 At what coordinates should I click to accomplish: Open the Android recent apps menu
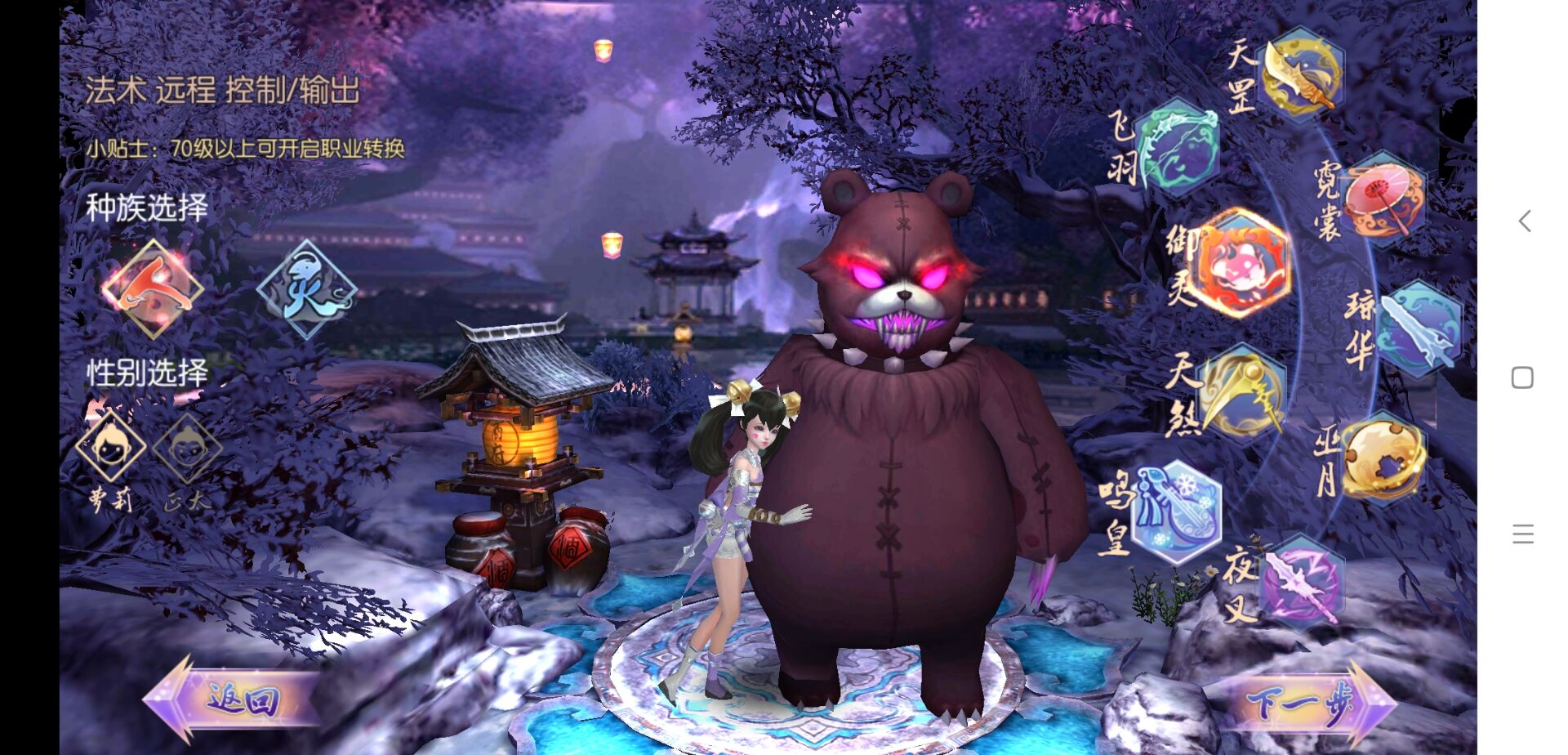[1522, 534]
